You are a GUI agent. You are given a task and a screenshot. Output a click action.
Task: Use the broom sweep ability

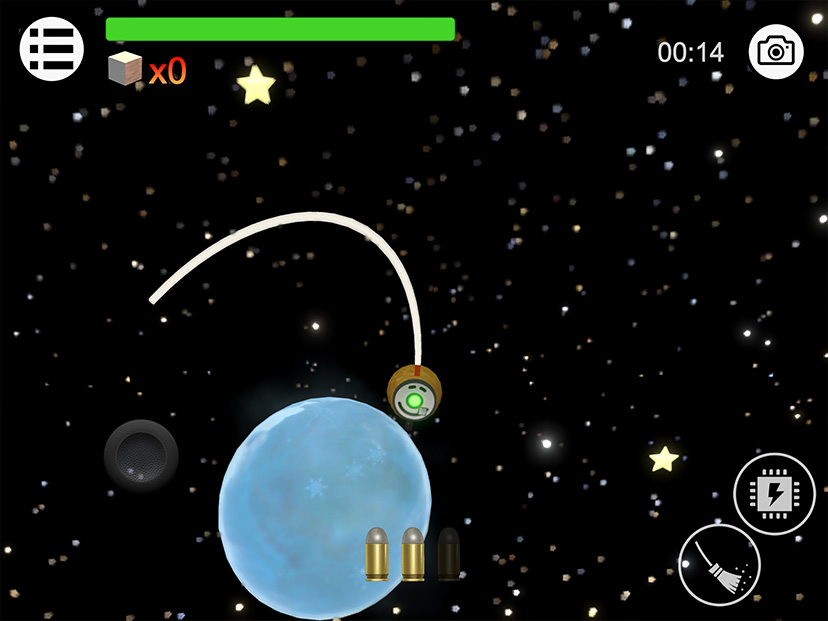[x=719, y=566]
